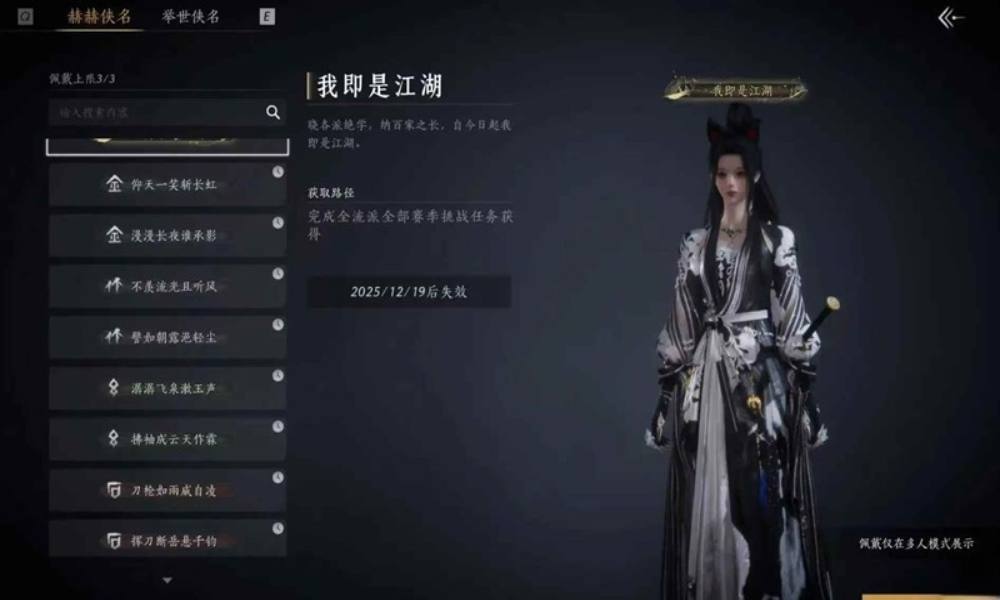
Task: Click the magnifying glass search icon
Action: click(x=273, y=113)
